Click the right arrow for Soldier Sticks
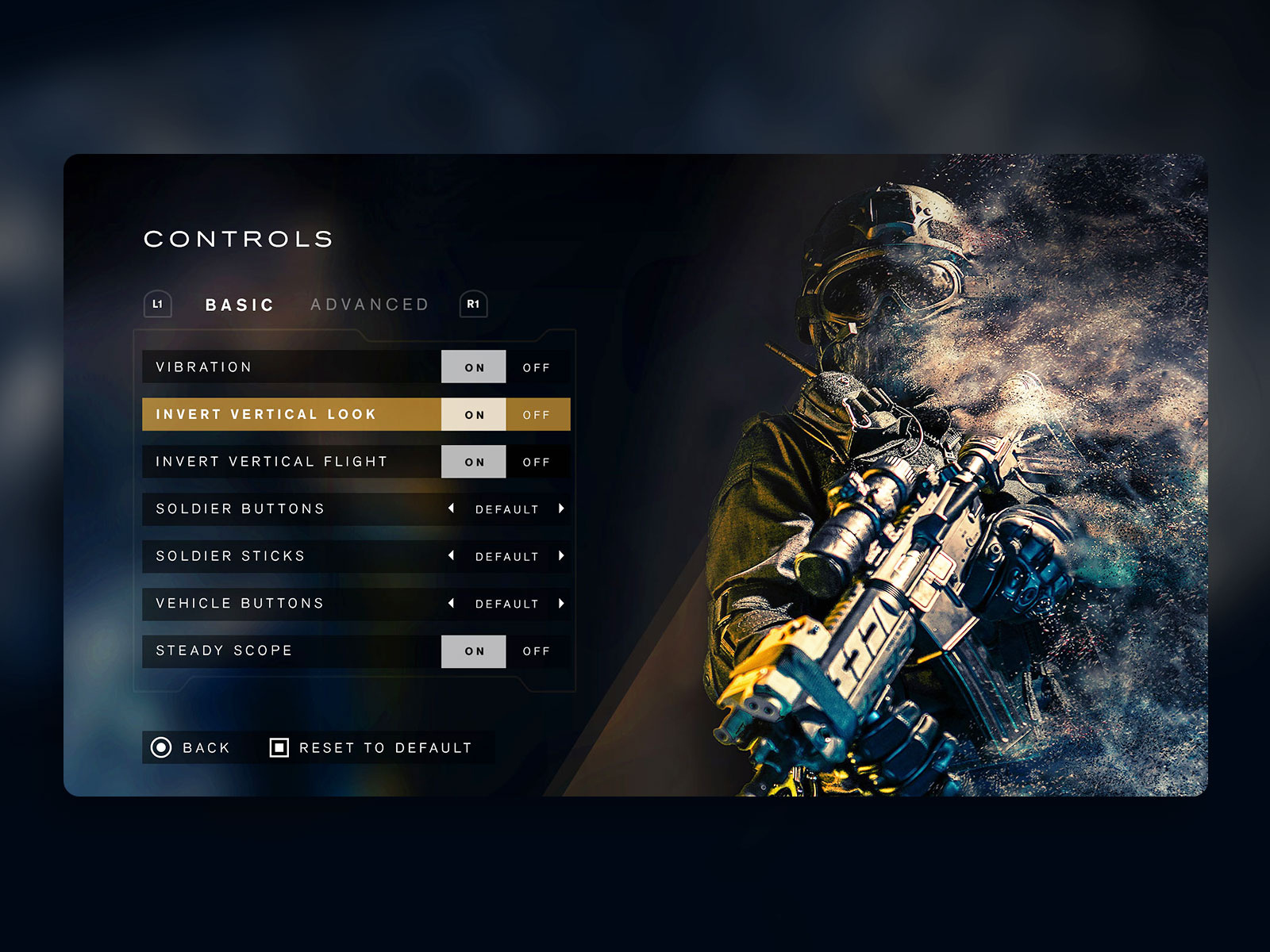 click(560, 556)
